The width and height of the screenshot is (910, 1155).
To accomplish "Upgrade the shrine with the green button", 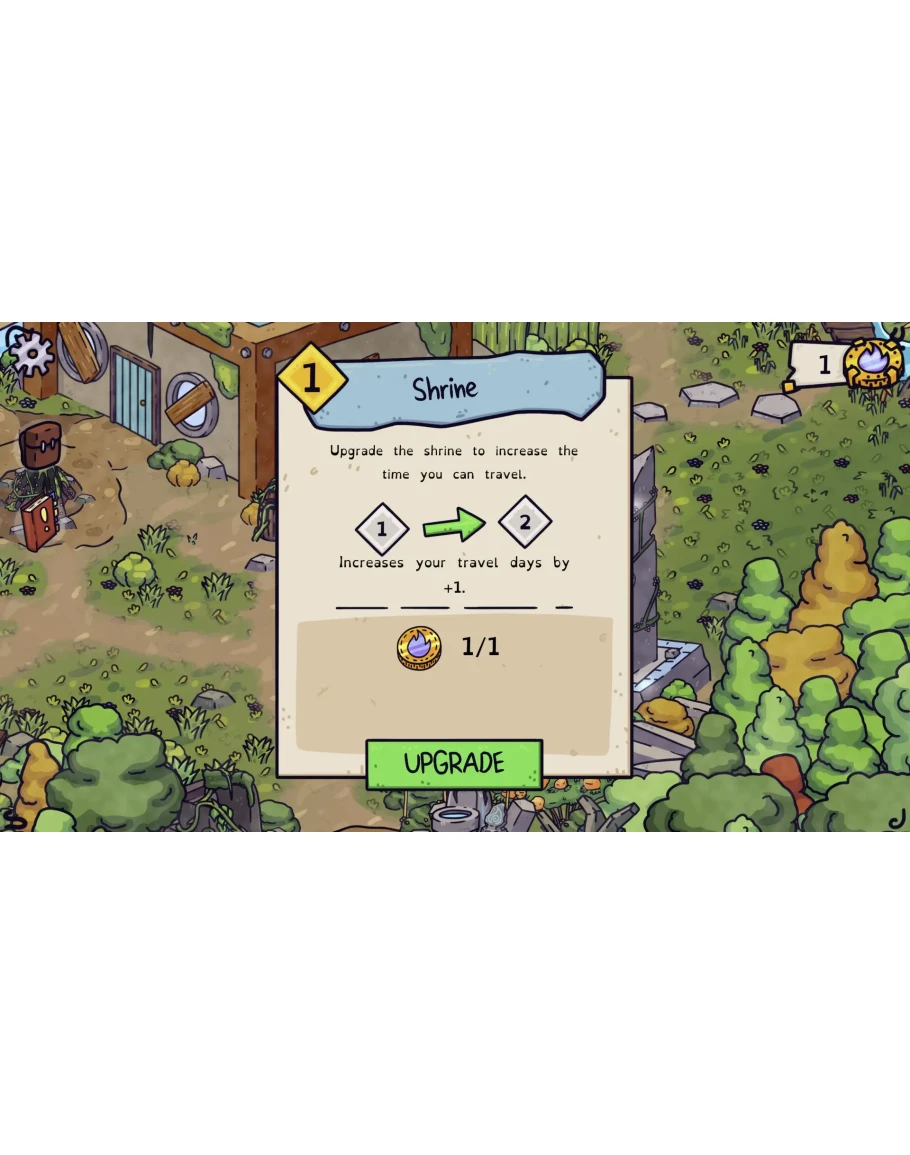I will pos(454,764).
